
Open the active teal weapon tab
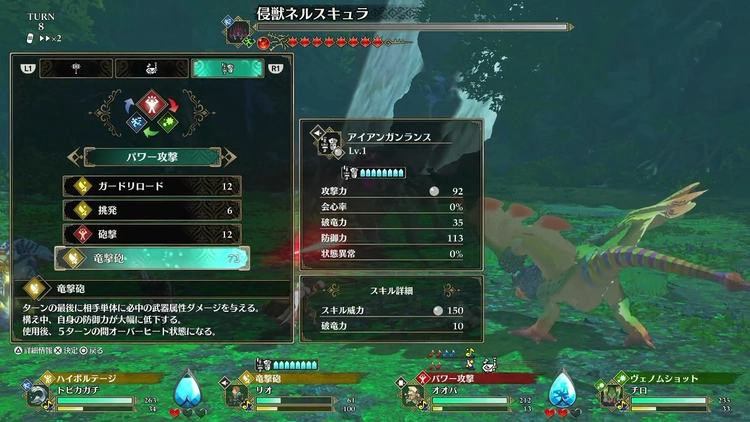pos(228,68)
